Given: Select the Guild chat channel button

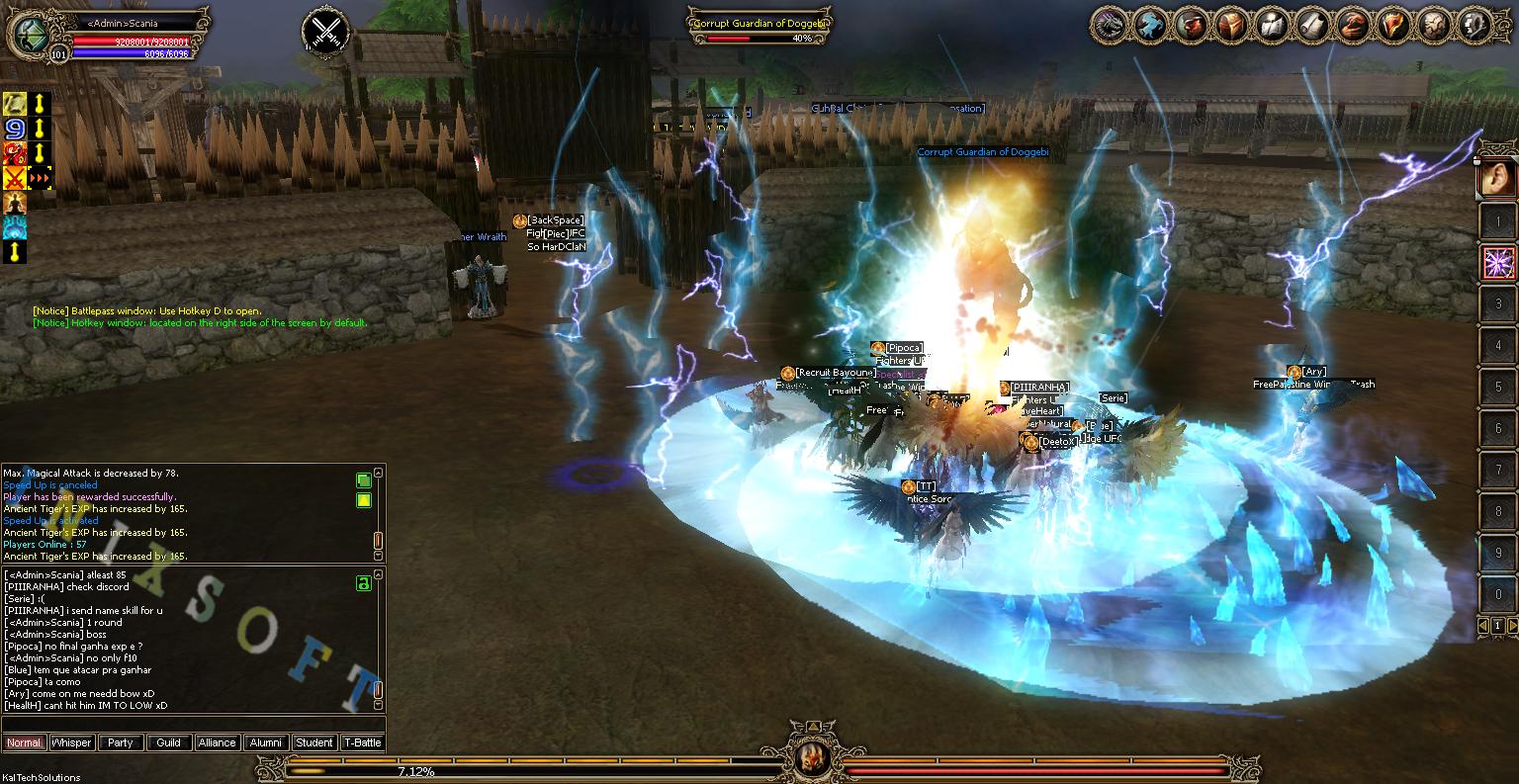Looking at the screenshot, I should pos(169,742).
